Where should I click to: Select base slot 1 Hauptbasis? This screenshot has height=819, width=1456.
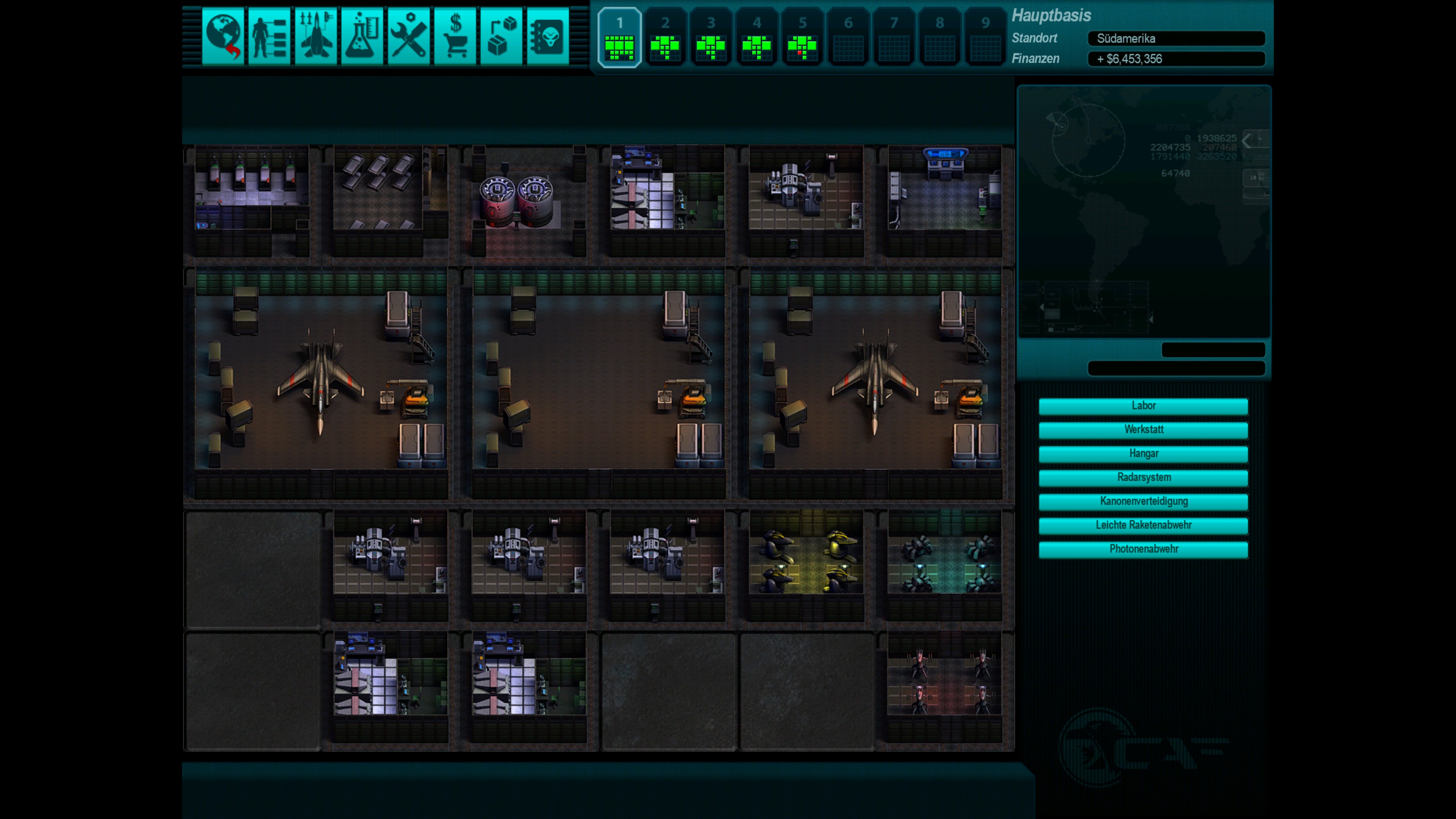coord(620,38)
